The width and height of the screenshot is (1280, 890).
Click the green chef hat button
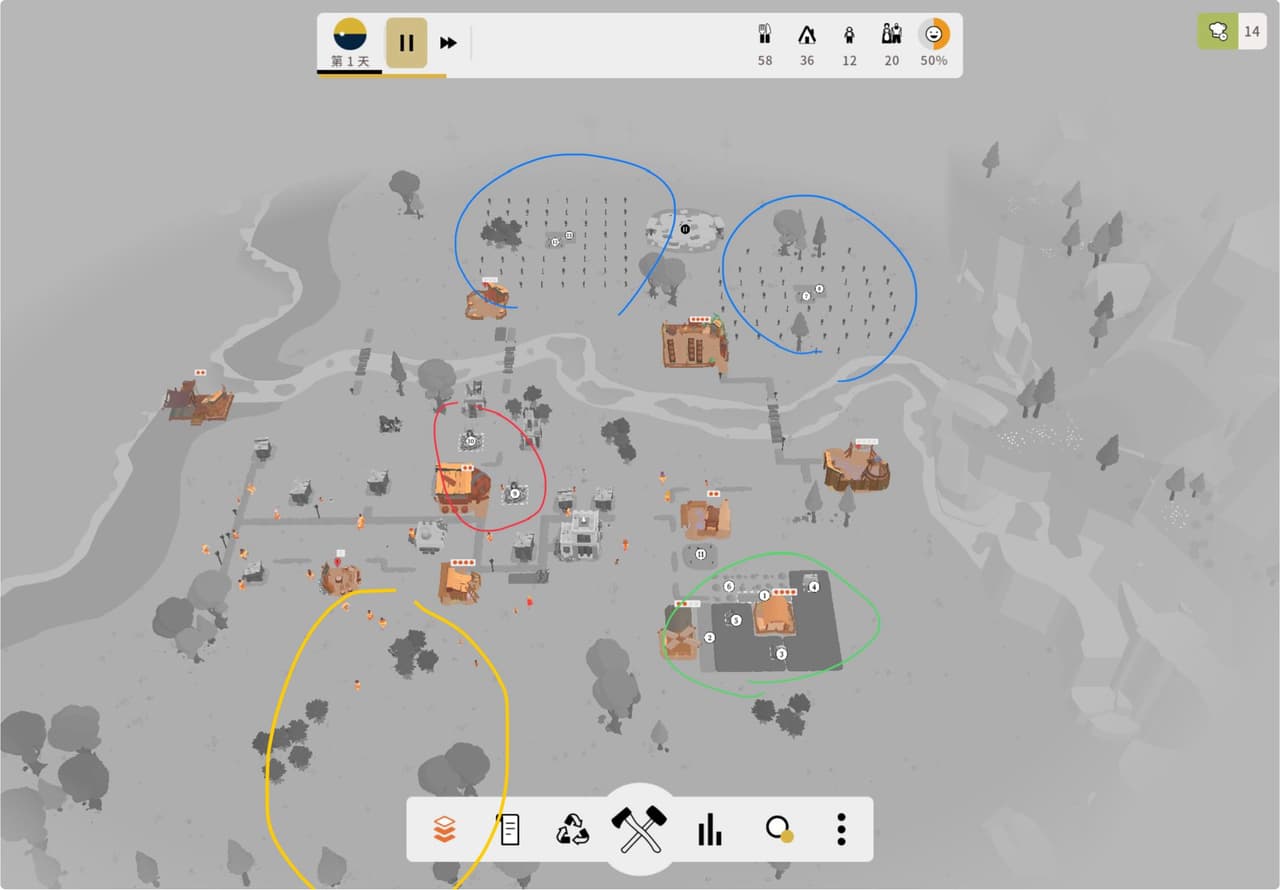click(1218, 31)
